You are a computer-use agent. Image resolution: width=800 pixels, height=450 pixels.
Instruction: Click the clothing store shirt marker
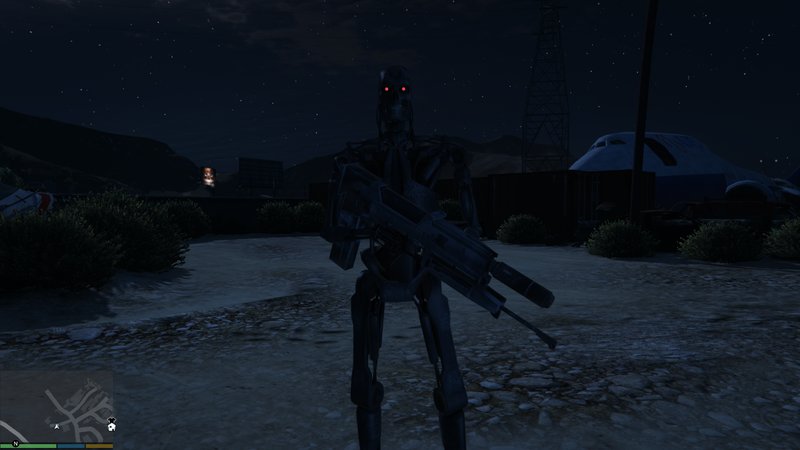click(111, 418)
